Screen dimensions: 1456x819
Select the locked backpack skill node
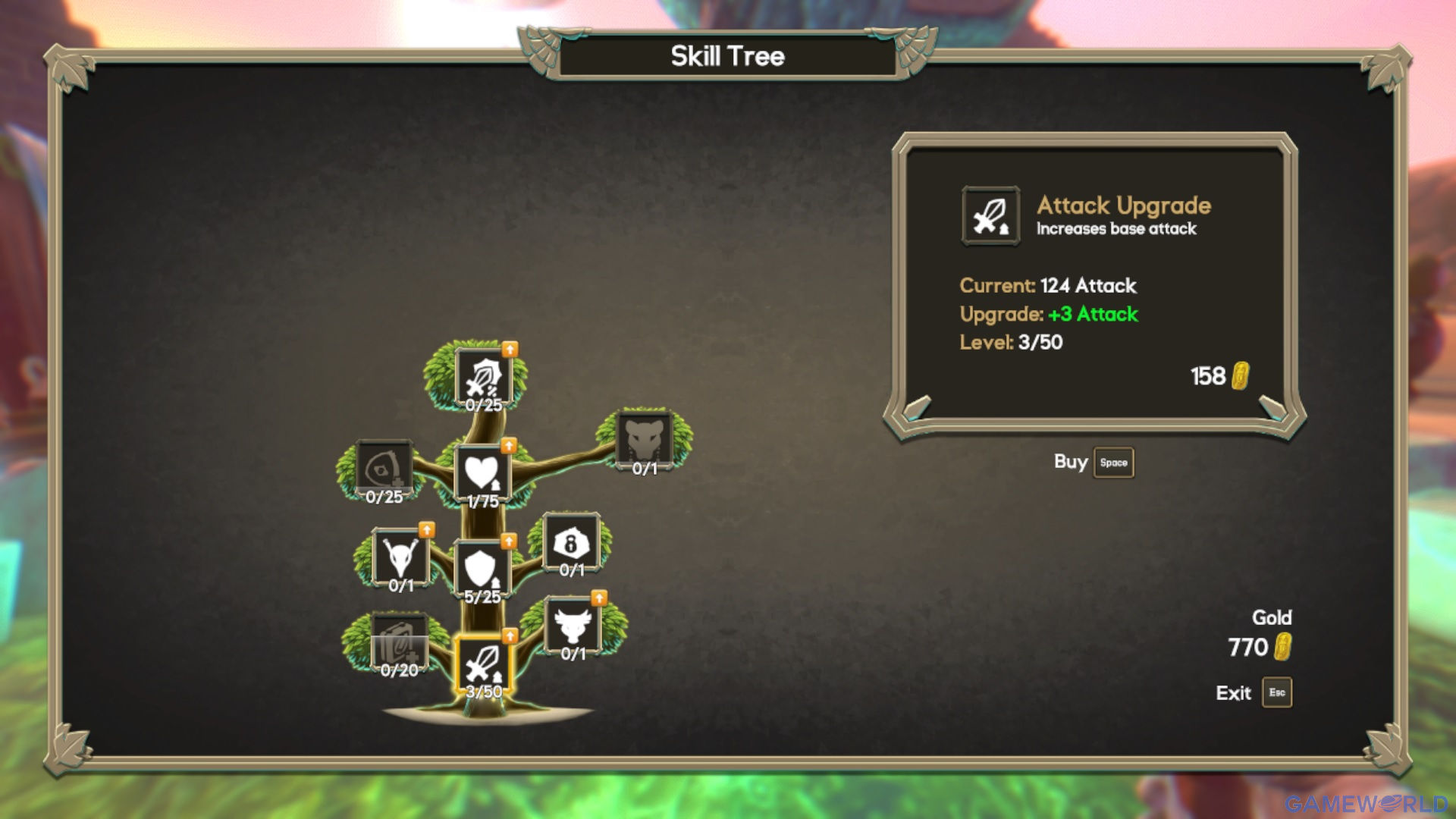pyautogui.click(x=399, y=642)
